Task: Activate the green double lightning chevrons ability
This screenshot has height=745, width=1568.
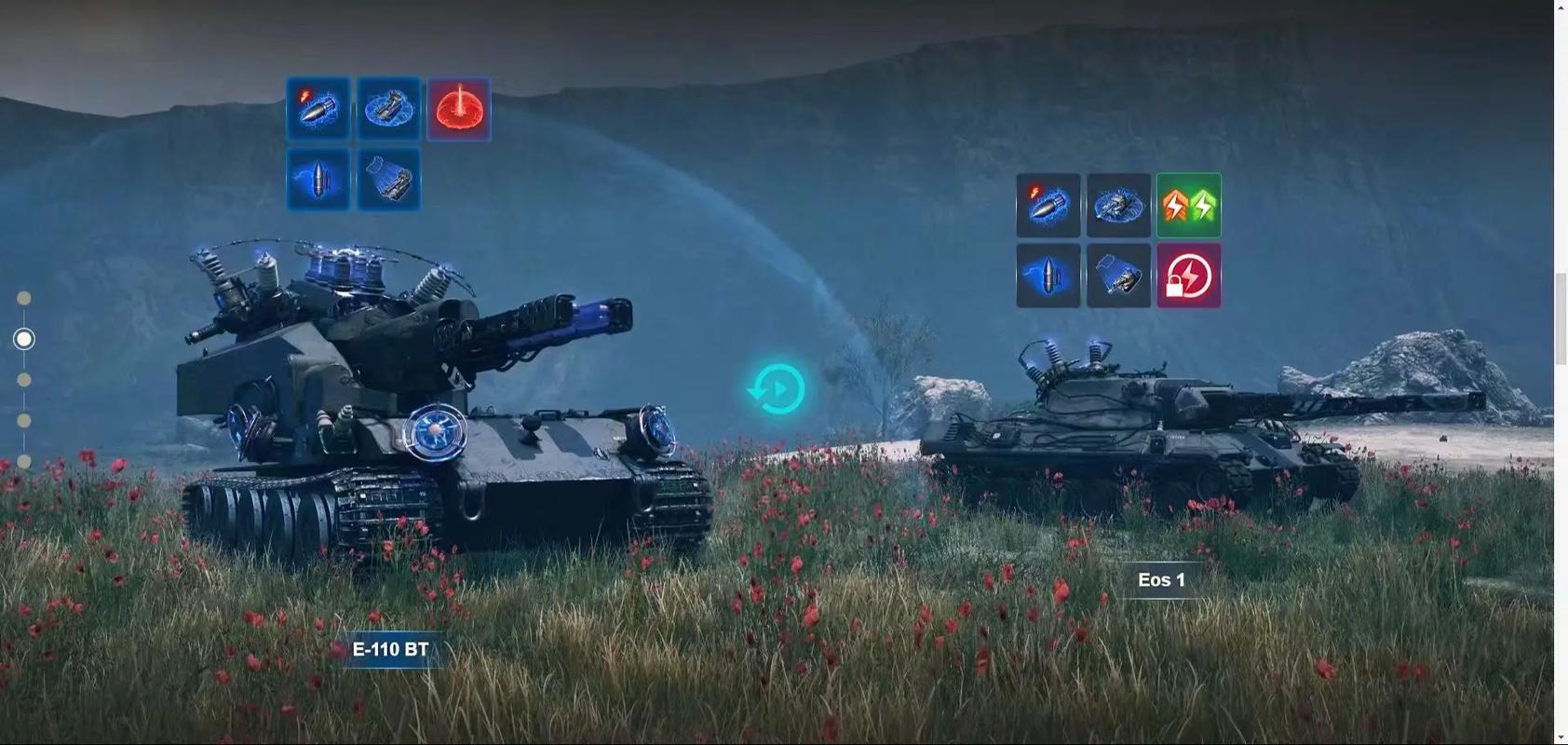Action: pyautogui.click(x=1189, y=206)
